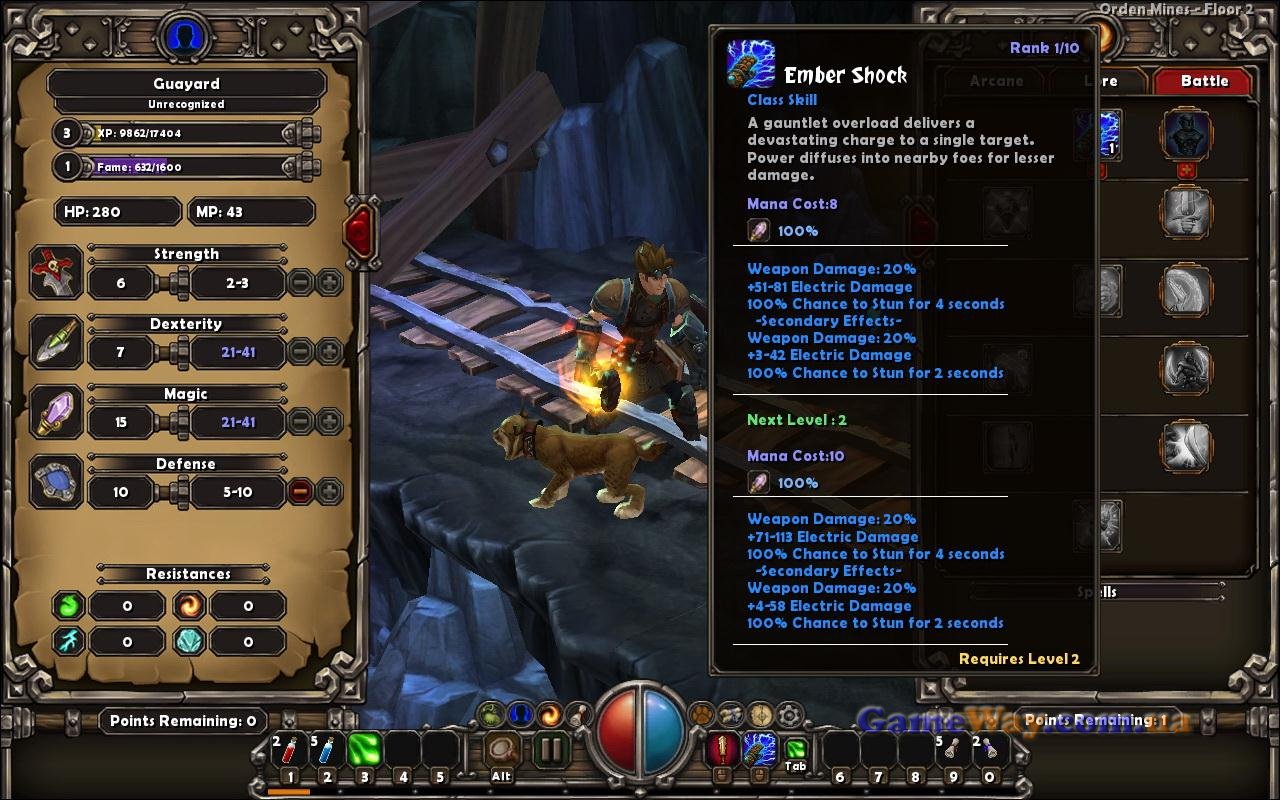Decrease Dexterity using its minus button
1280x800 pixels.
300,352
